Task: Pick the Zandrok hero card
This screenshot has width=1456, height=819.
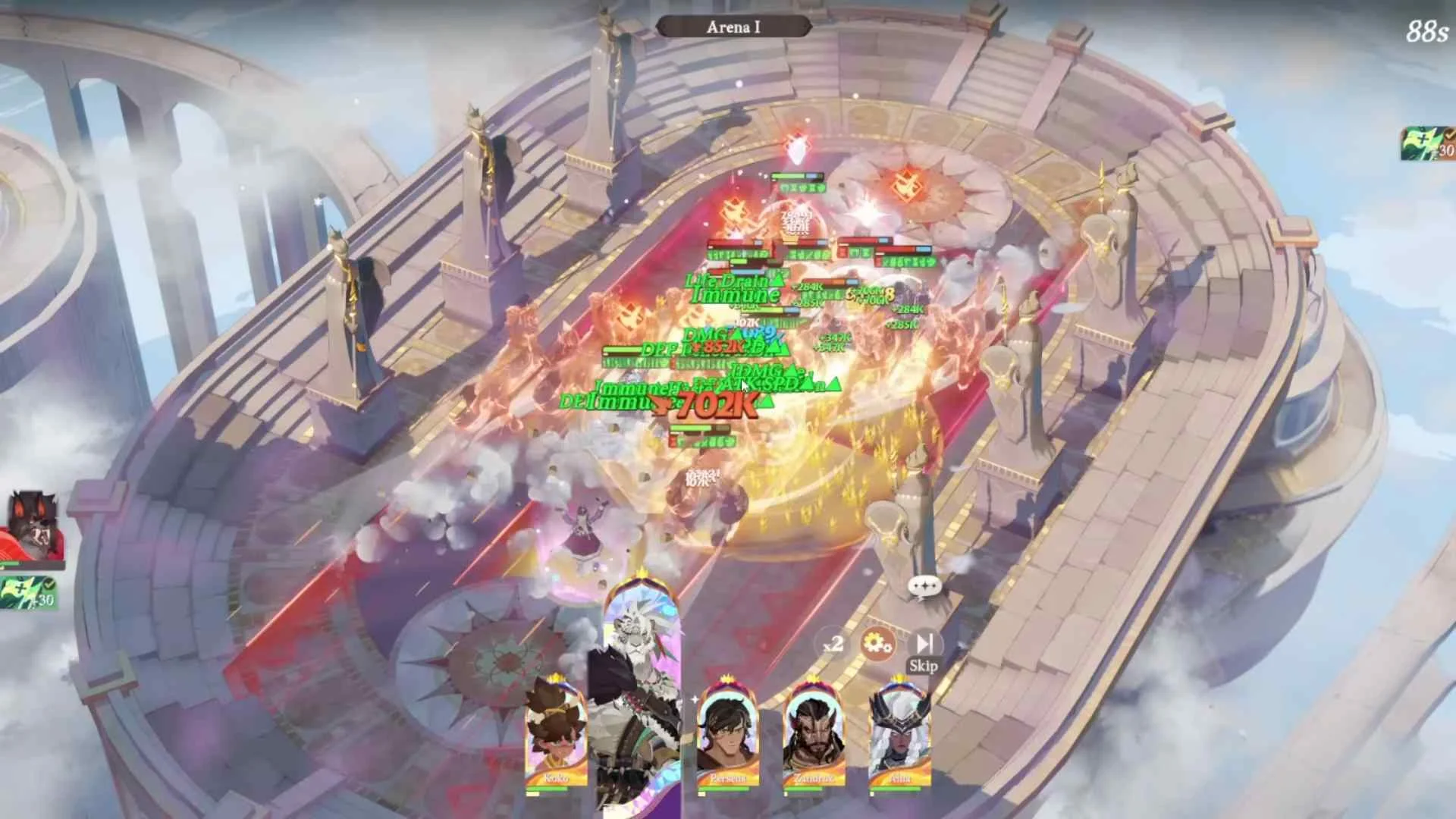Action: 814,736
